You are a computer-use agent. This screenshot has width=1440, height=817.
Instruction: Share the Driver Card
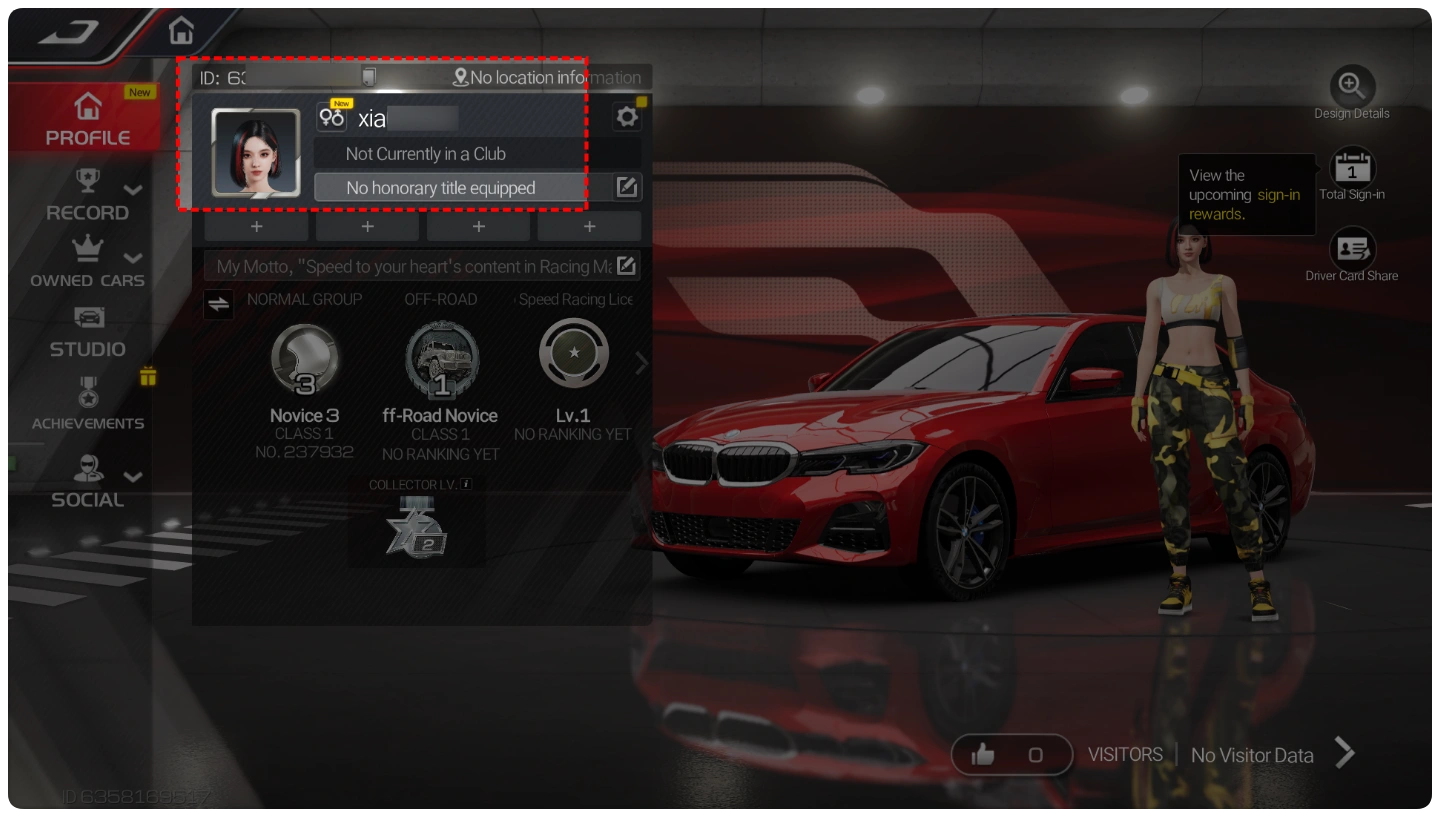[x=1352, y=249]
